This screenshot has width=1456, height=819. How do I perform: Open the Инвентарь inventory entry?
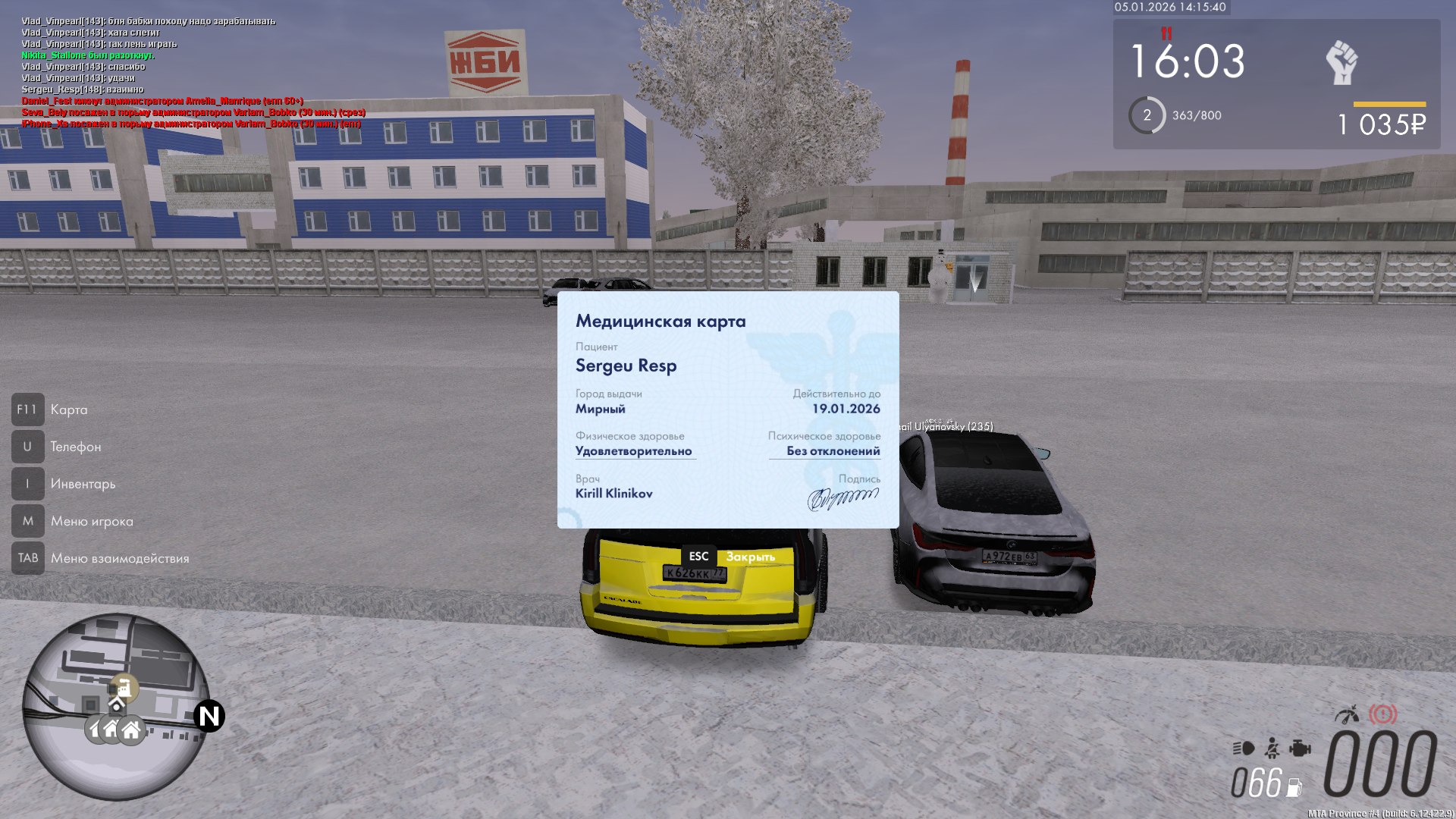coord(83,484)
